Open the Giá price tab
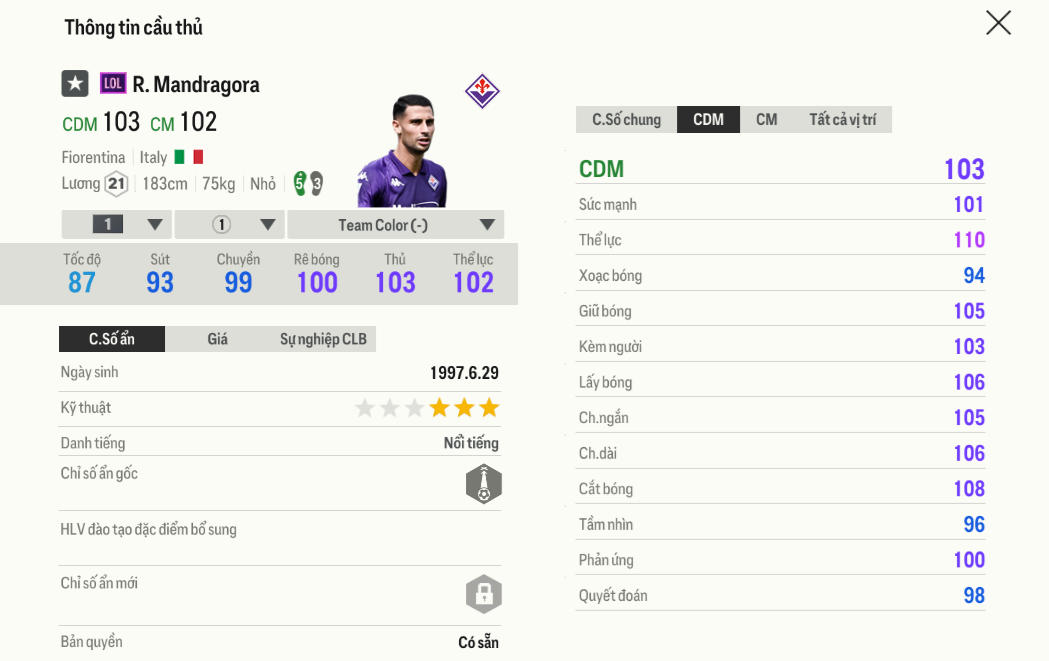Image resolution: width=1049 pixels, height=661 pixels. click(217, 339)
